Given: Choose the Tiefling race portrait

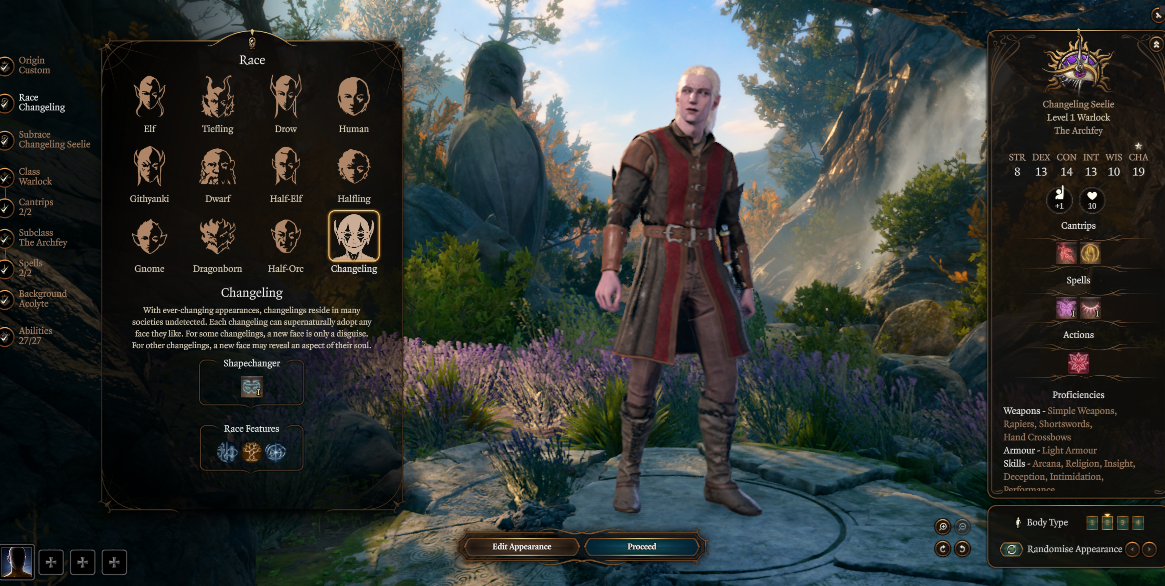Looking at the screenshot, I should (217, 98).
